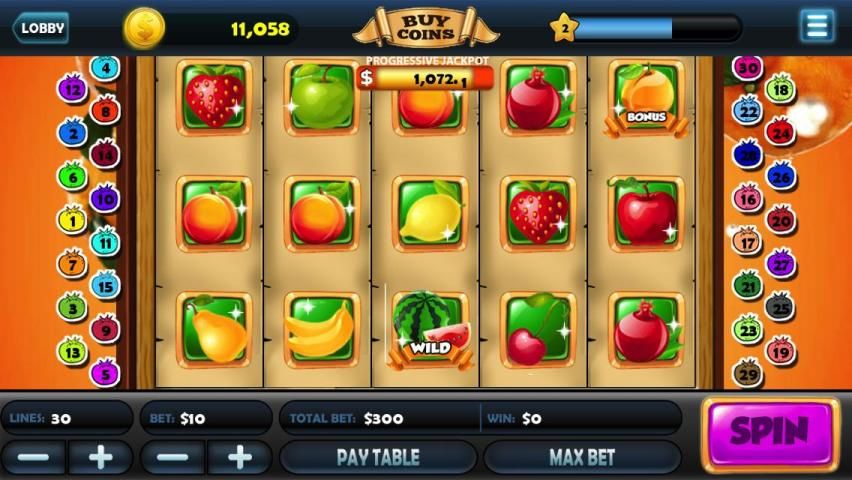
Task: Click the gold coin icon
Action: point(144,28)
